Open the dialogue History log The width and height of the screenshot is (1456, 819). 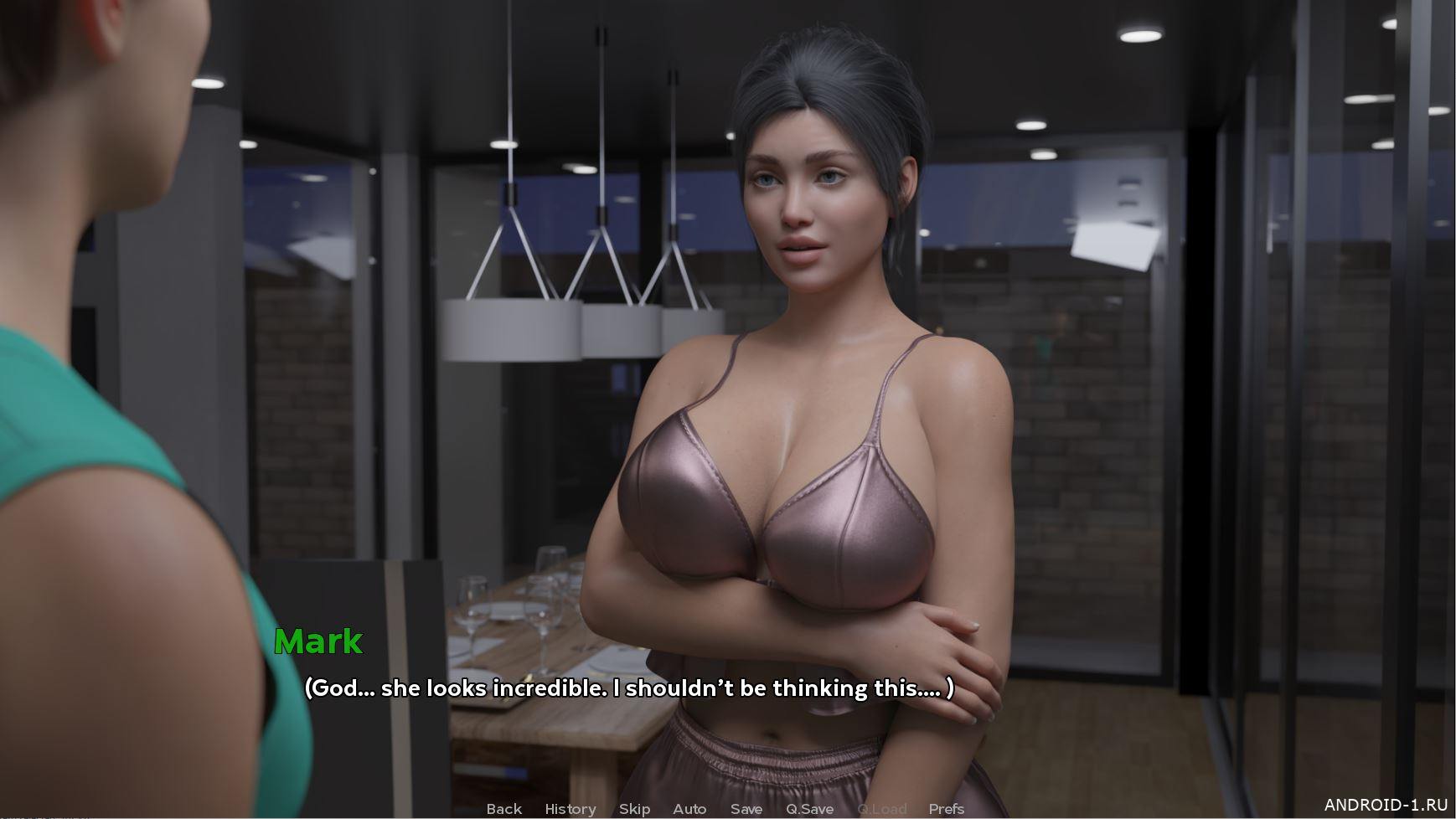click(x=570, y=808)
